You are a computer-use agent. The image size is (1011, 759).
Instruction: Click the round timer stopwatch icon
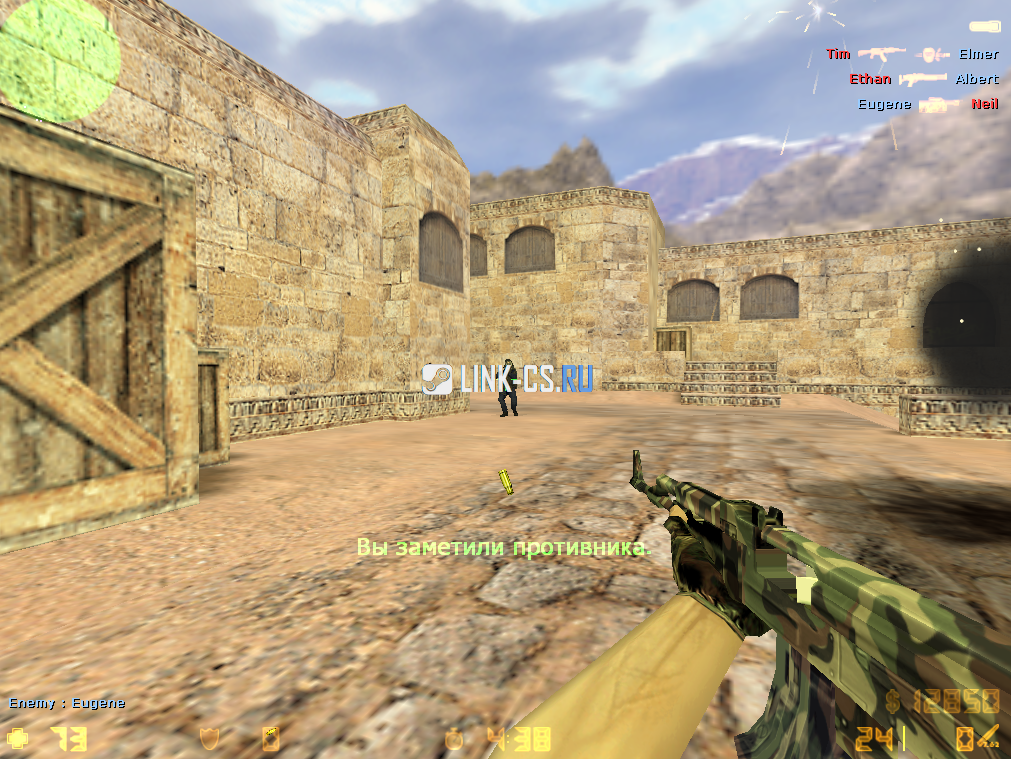[x=455, y=739]
